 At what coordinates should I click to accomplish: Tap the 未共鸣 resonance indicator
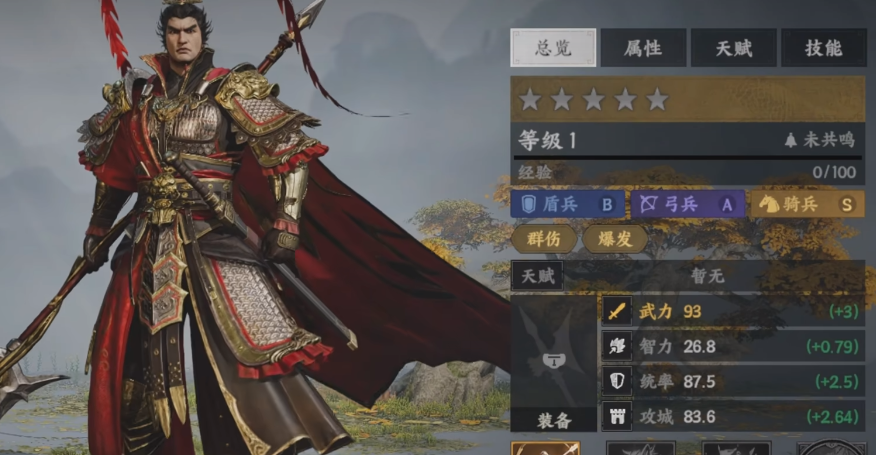coord(820,141)
